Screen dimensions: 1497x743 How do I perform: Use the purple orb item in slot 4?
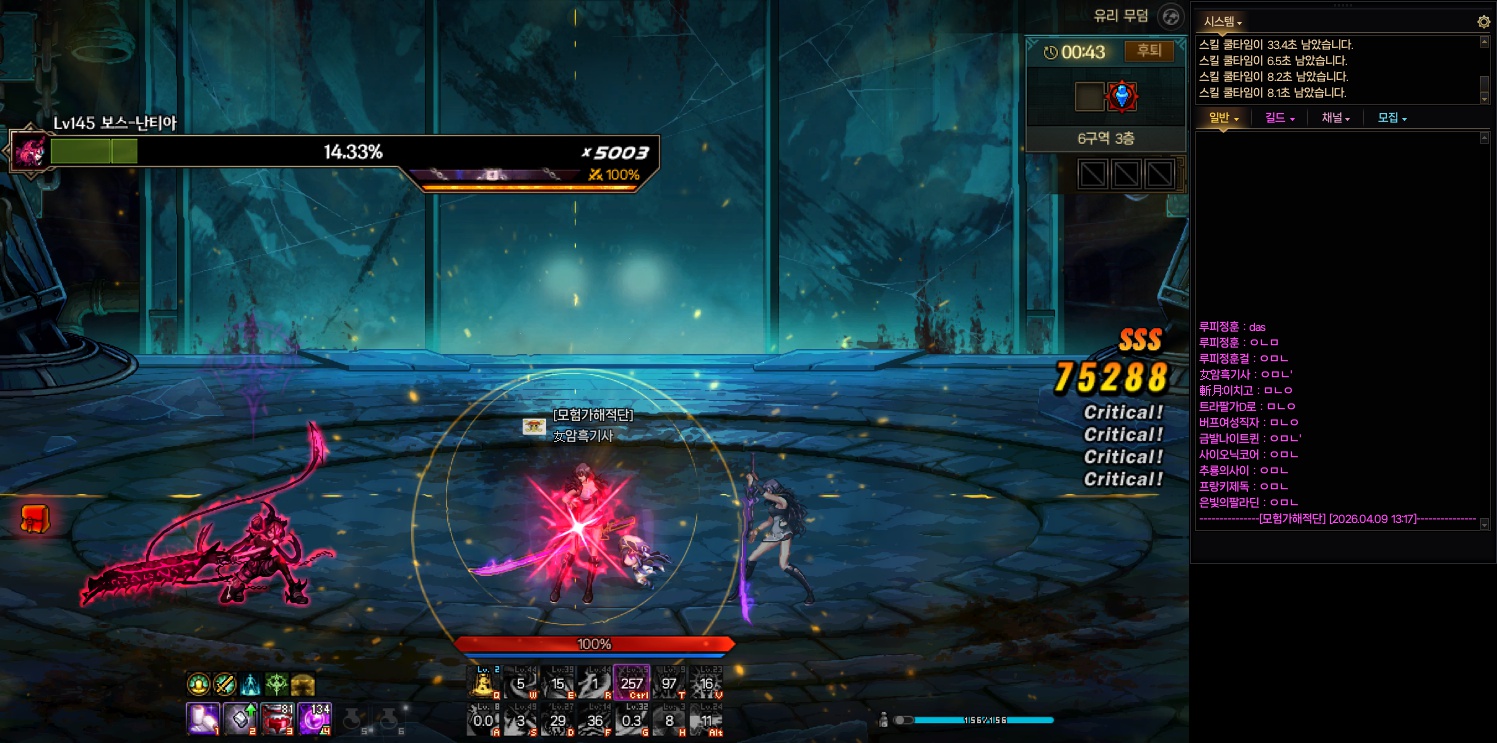314,718
